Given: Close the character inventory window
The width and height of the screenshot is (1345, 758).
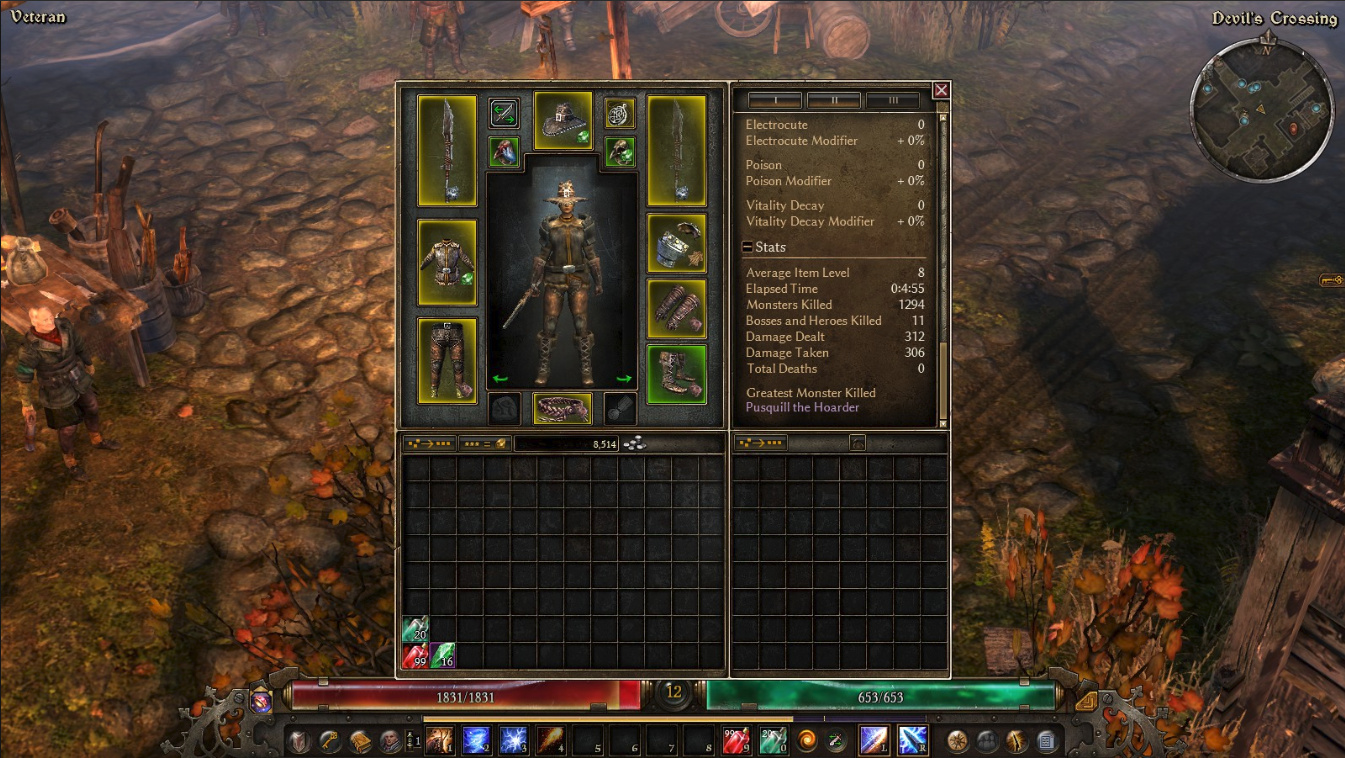Looking at the screenshot, I should (x=940, y=90).
